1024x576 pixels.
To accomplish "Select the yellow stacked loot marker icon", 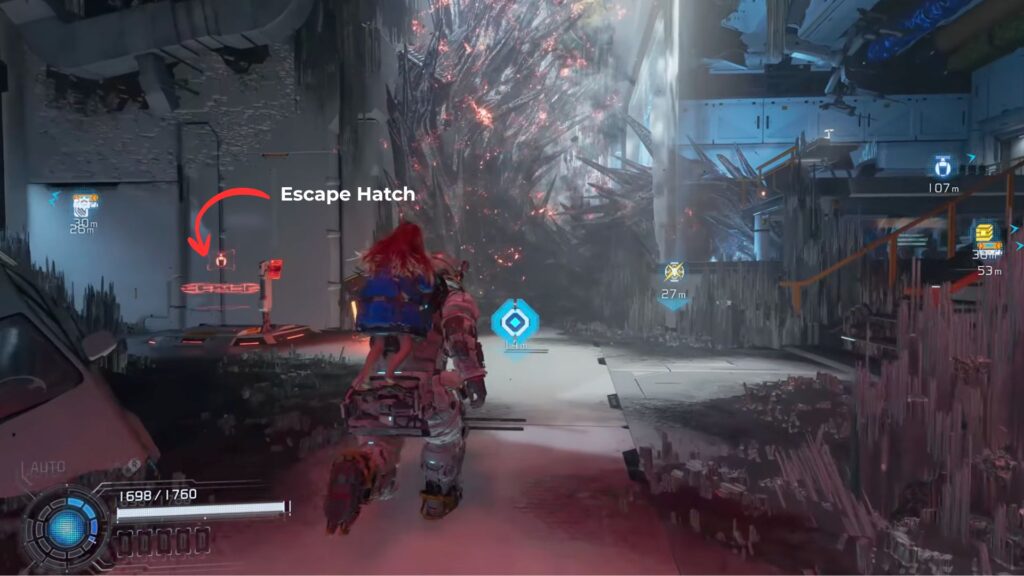I will [x=988, y=236].
